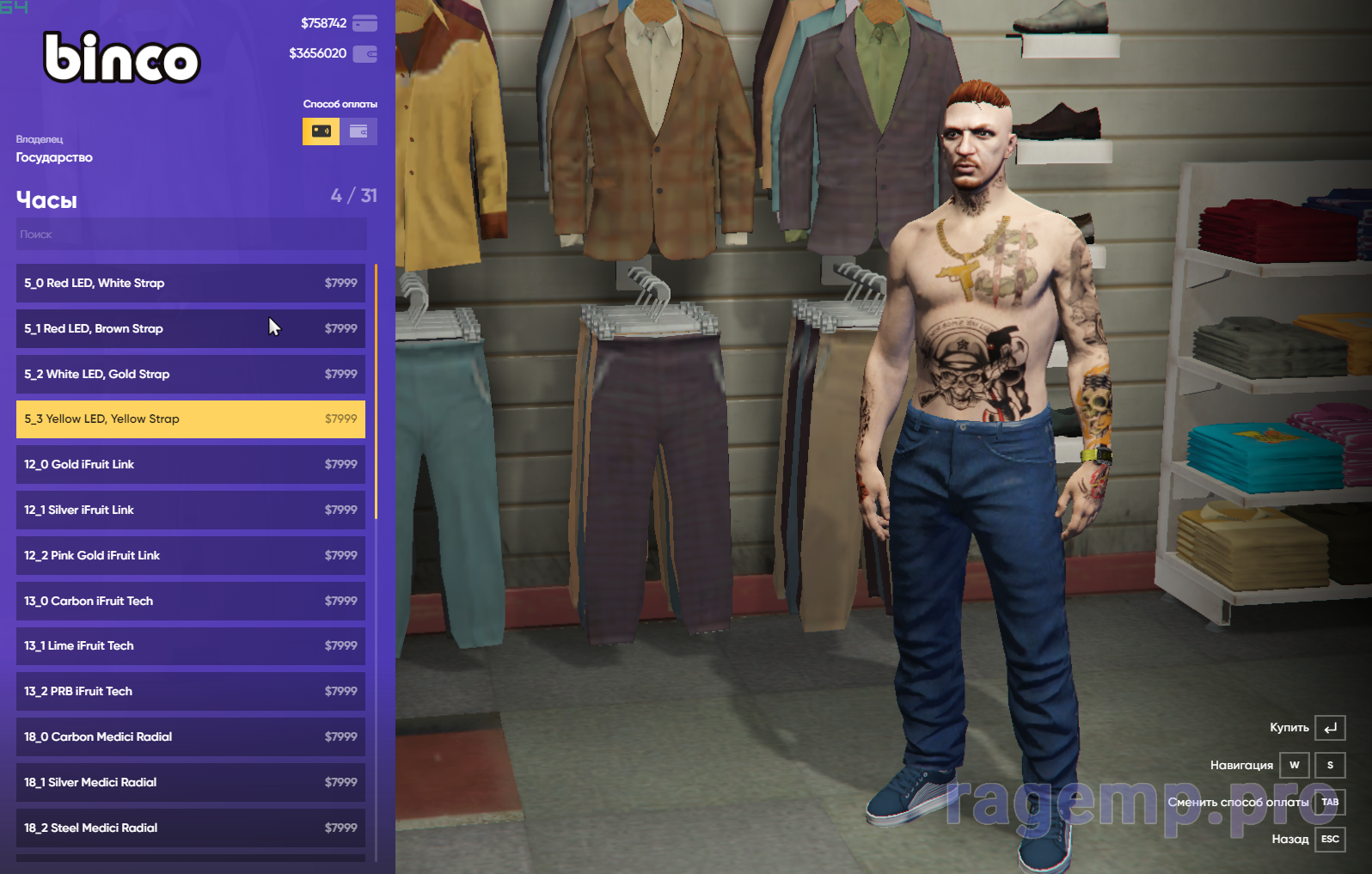
Task: Pick the 5_2 White LED, Gold Strap watch
Action: [190, 374]
